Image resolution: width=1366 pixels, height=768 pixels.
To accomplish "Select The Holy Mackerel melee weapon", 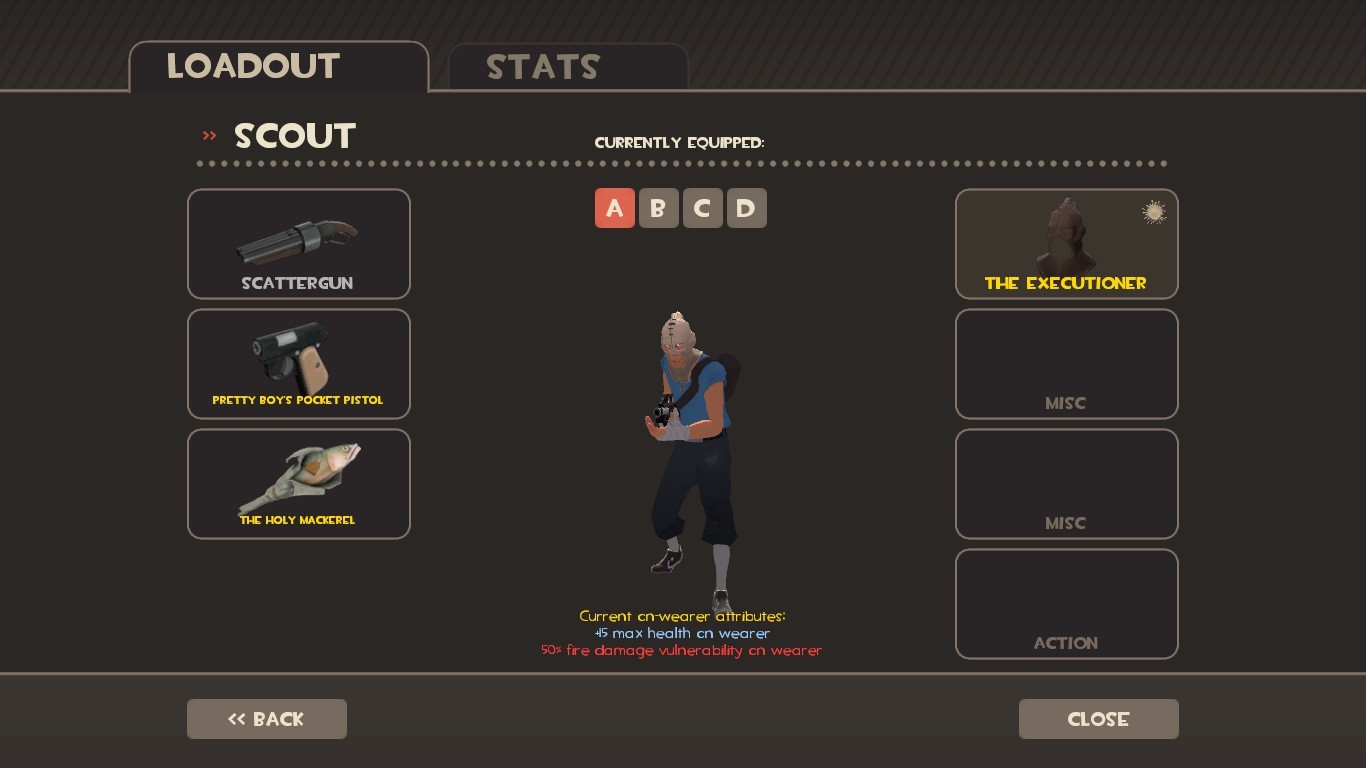I will pyautogui.click(x=298, y=483).
